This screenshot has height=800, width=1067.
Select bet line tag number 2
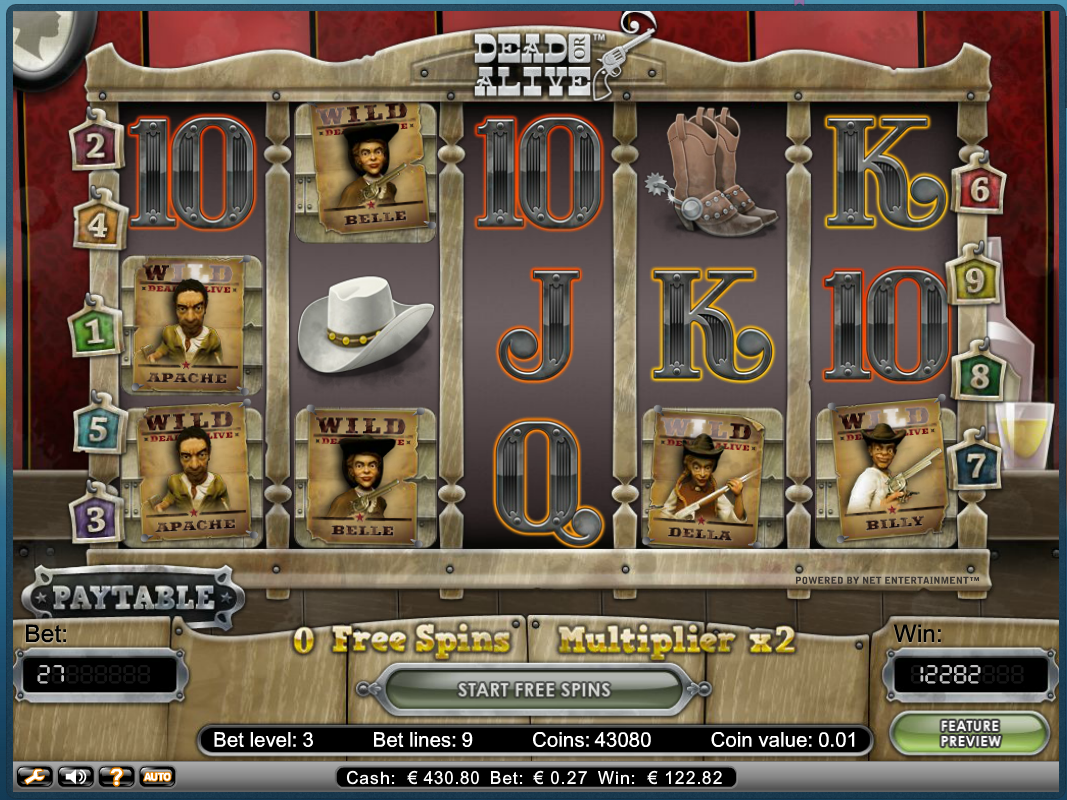point(96,147)
